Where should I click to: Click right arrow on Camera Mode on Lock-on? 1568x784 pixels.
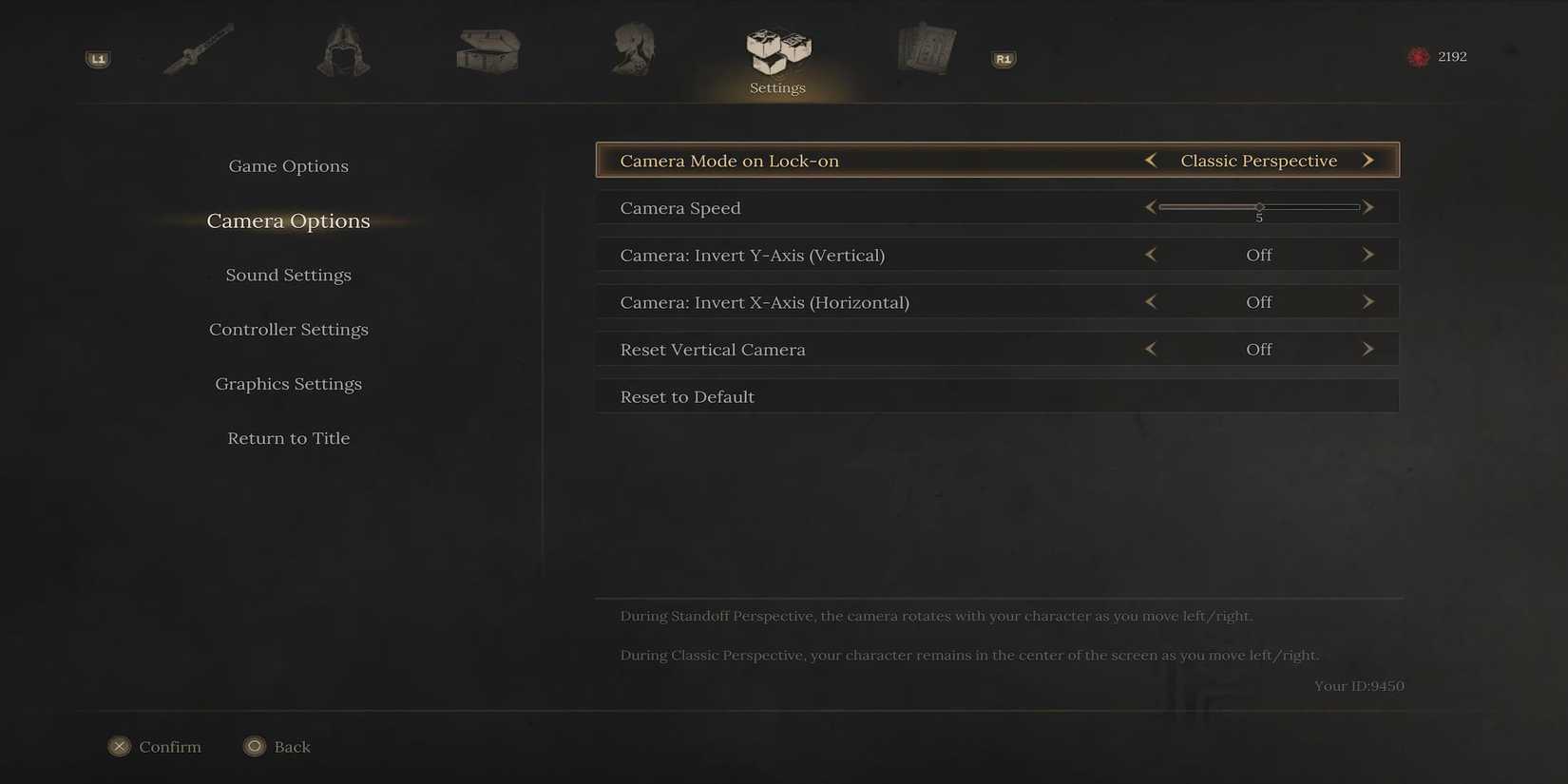(1368, 160)
